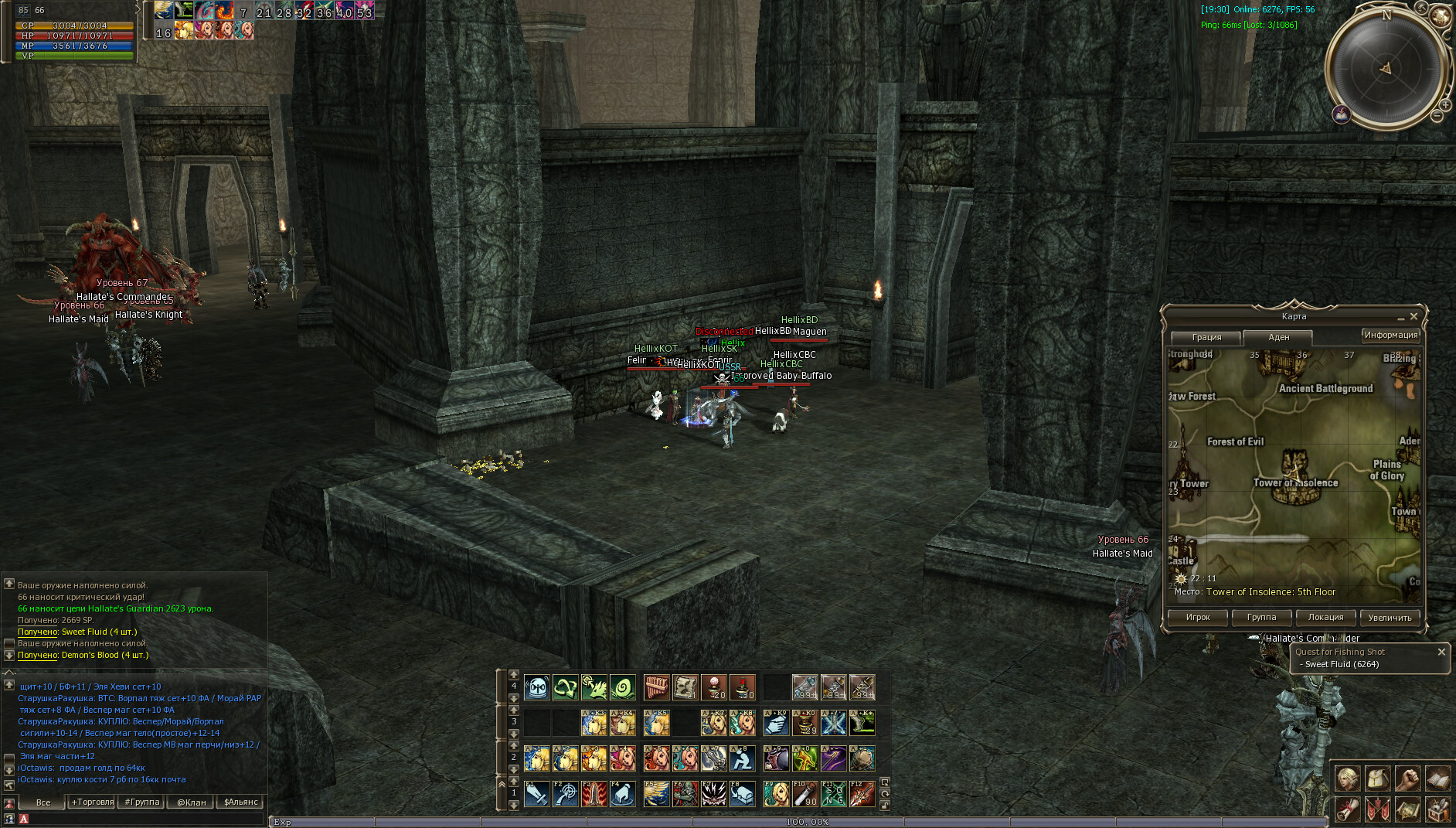Close the Карта map window
The height and width of the screenshot is (828, 1456).
[1413, 316]
